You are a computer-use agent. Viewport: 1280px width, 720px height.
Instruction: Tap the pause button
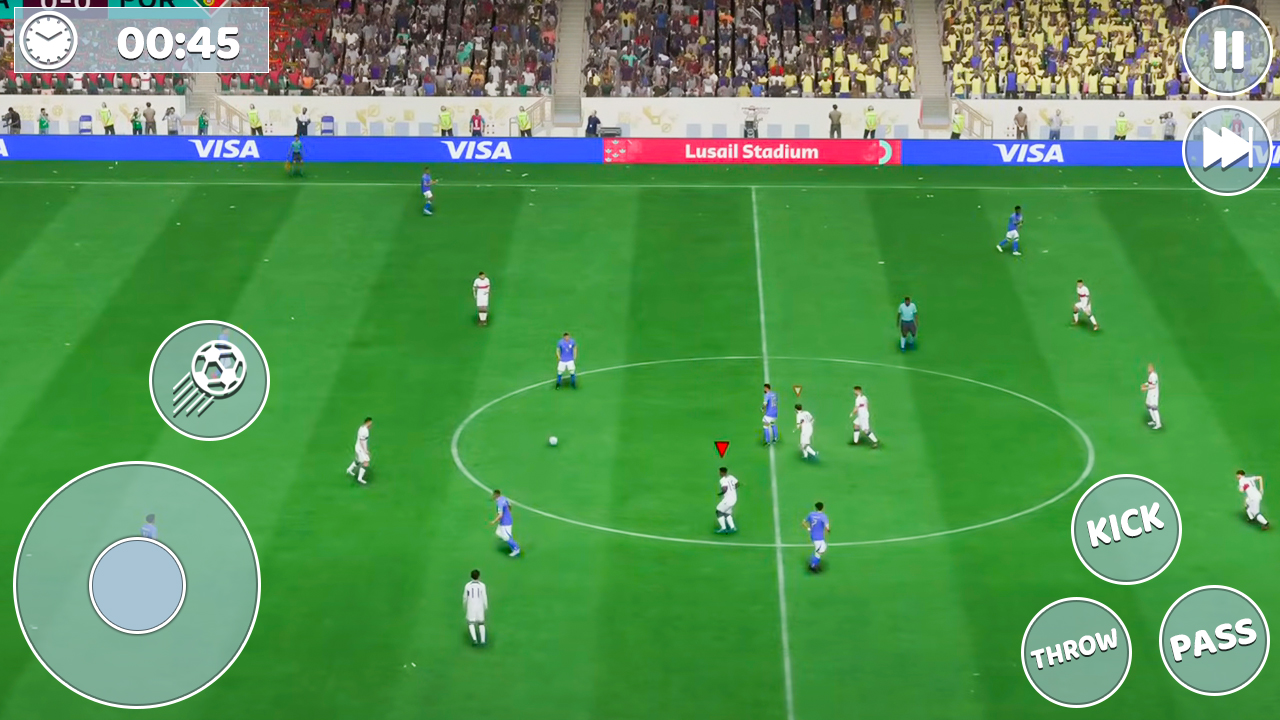(x=1226, y=50)
